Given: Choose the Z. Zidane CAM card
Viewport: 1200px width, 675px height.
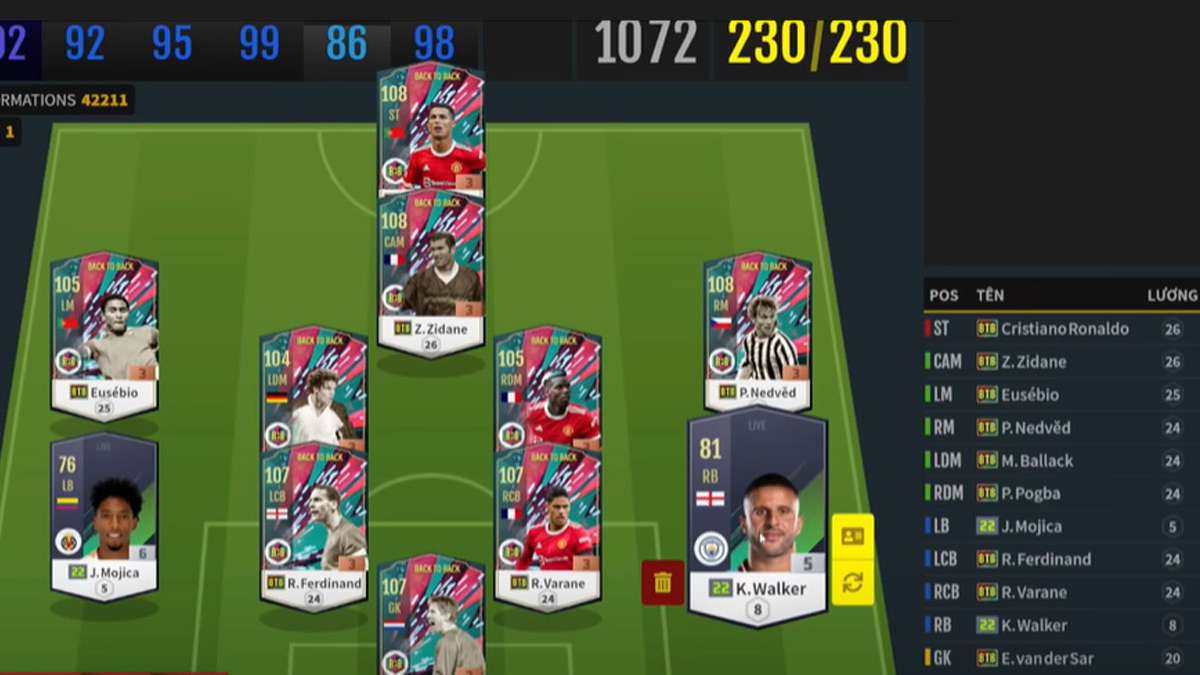Looking at the screenshot, I should (431, 270).
